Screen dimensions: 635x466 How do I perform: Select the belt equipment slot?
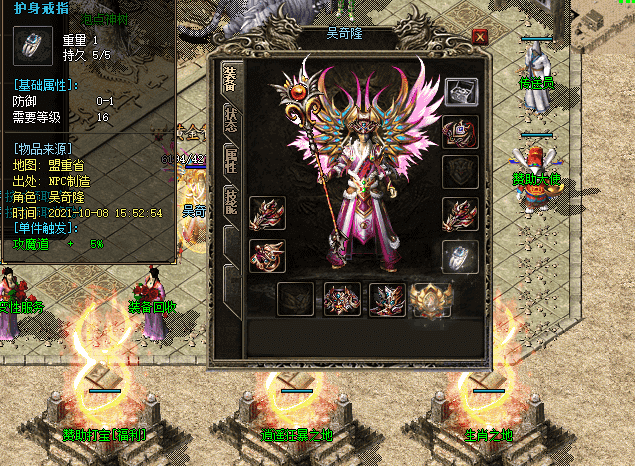[342, 298]
